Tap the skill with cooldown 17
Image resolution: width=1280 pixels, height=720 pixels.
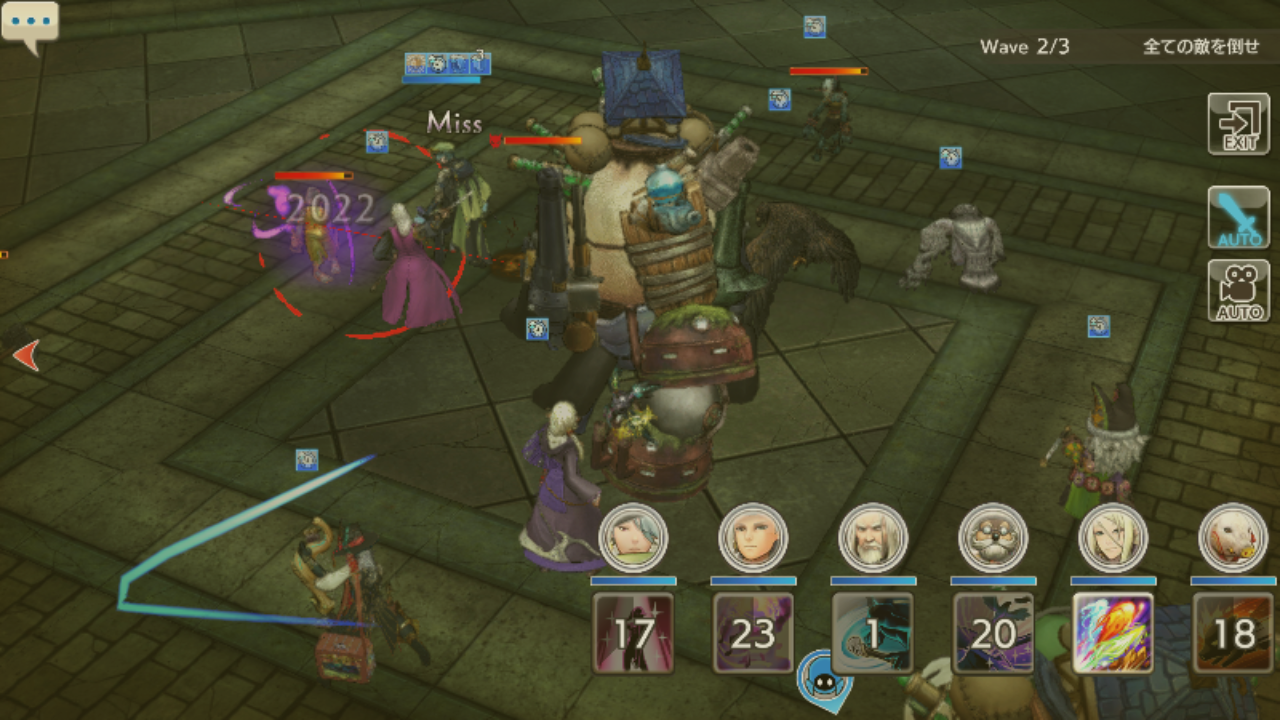coord(633,633)
